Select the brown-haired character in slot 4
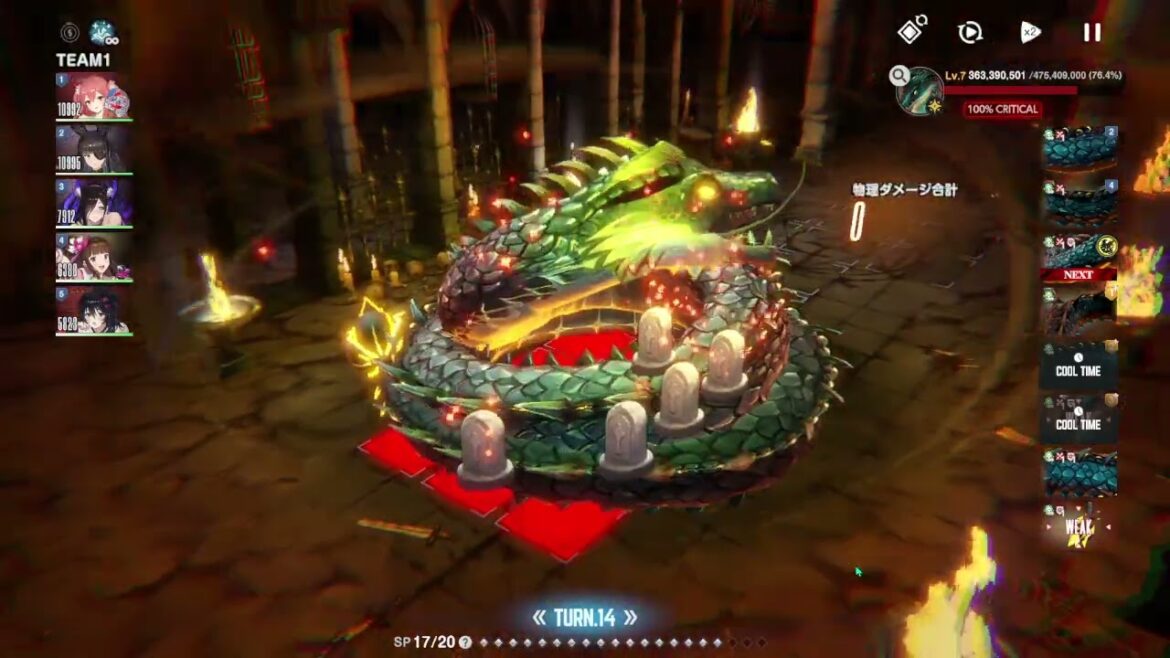This screenshot has width=1170, height=658. pyautogui.click(x=93, y=257)
